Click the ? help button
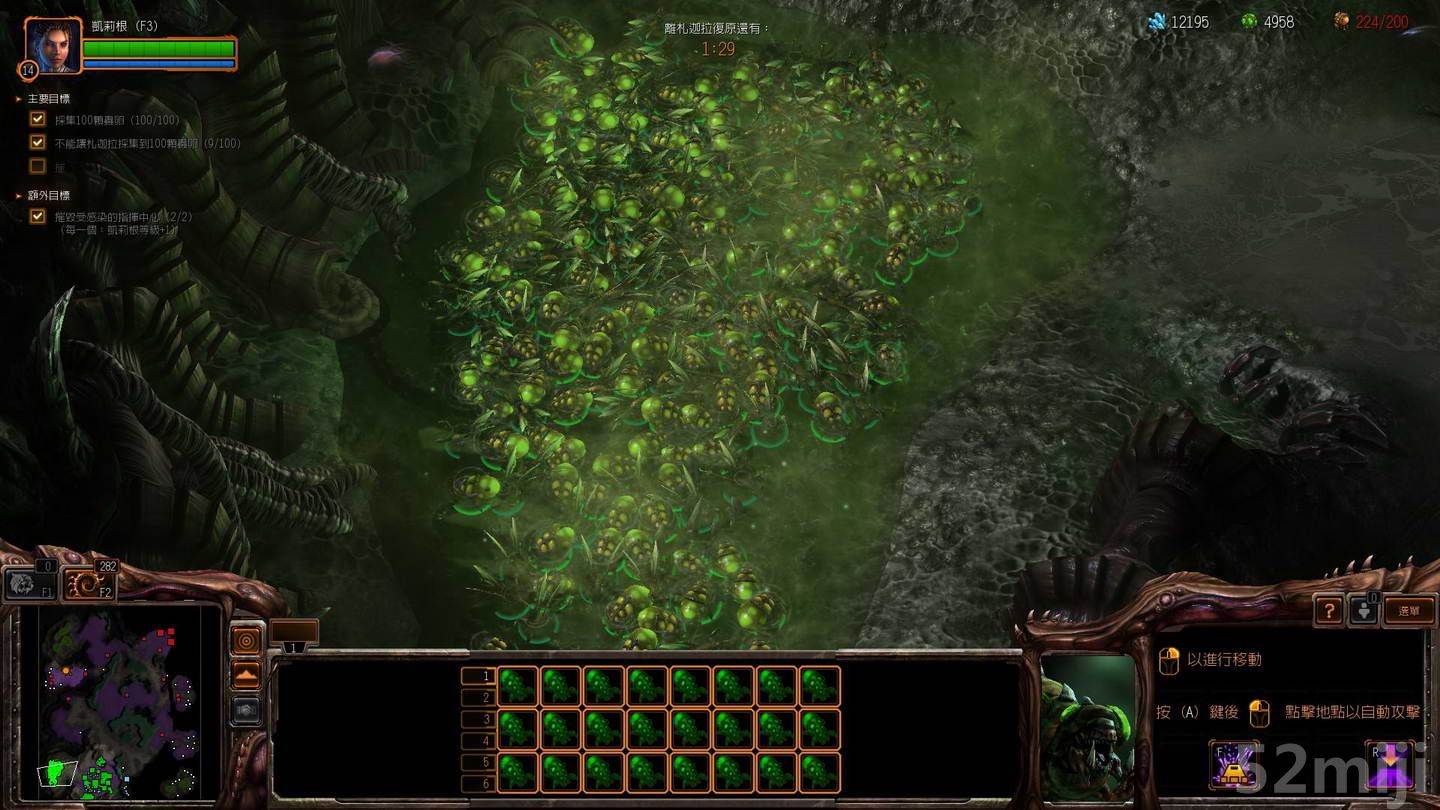The width and height of the screenshot is (1440, 810). click(1328, 610)
